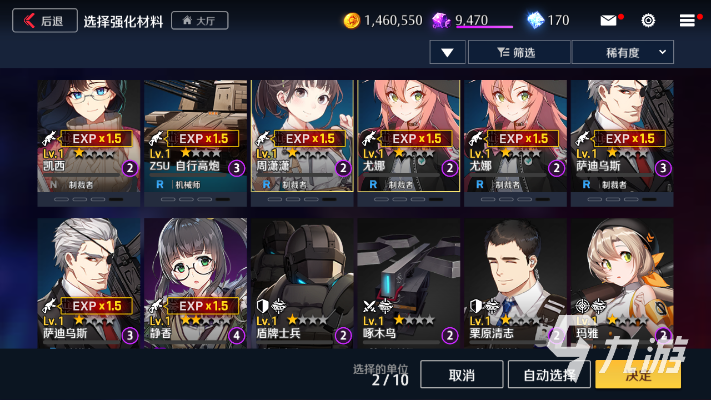
Task: Pick the 周潇潇 unit card
Action: tap(302, 135)
